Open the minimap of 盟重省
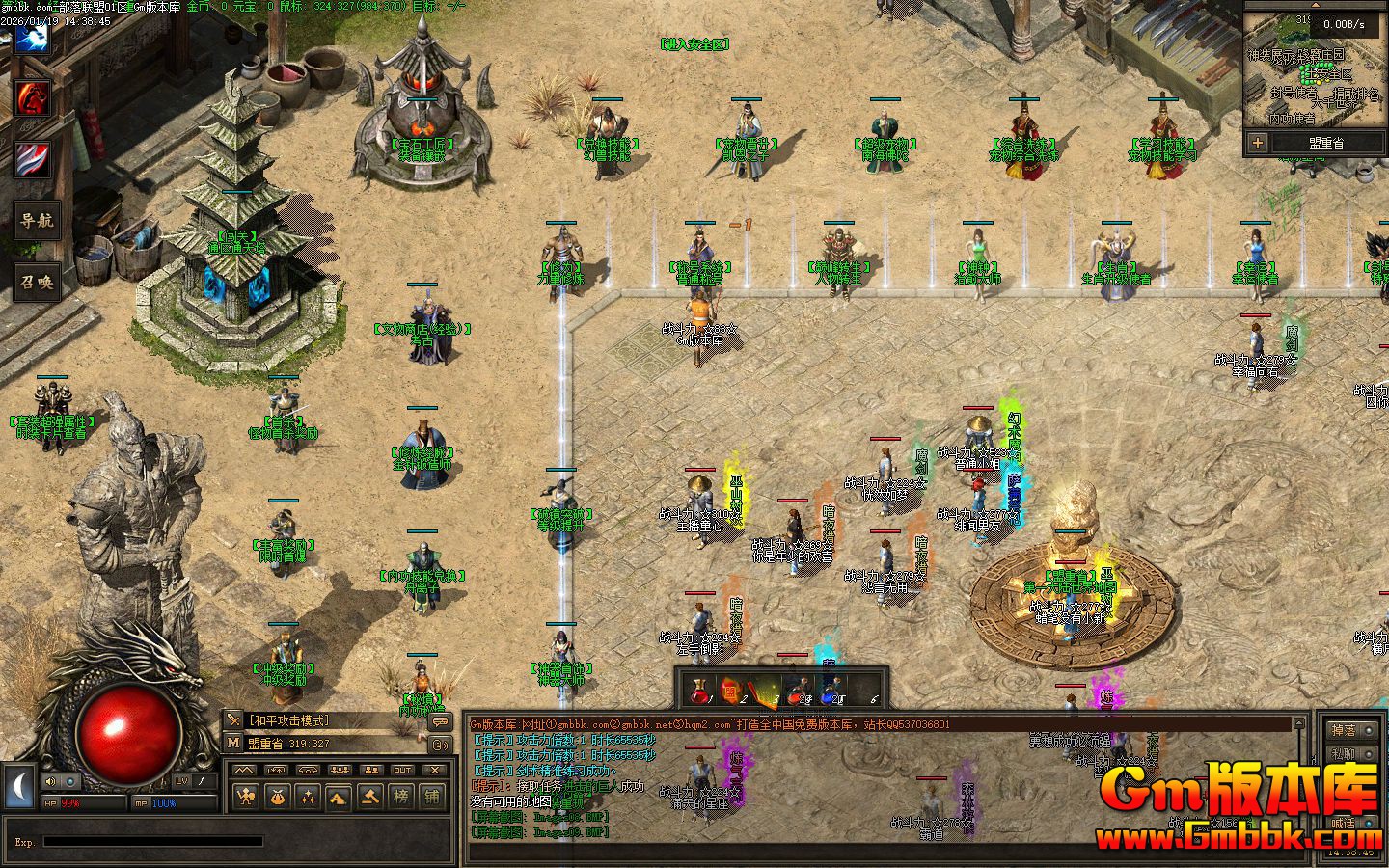1389x868 pixels. (x=1314, y=76)
